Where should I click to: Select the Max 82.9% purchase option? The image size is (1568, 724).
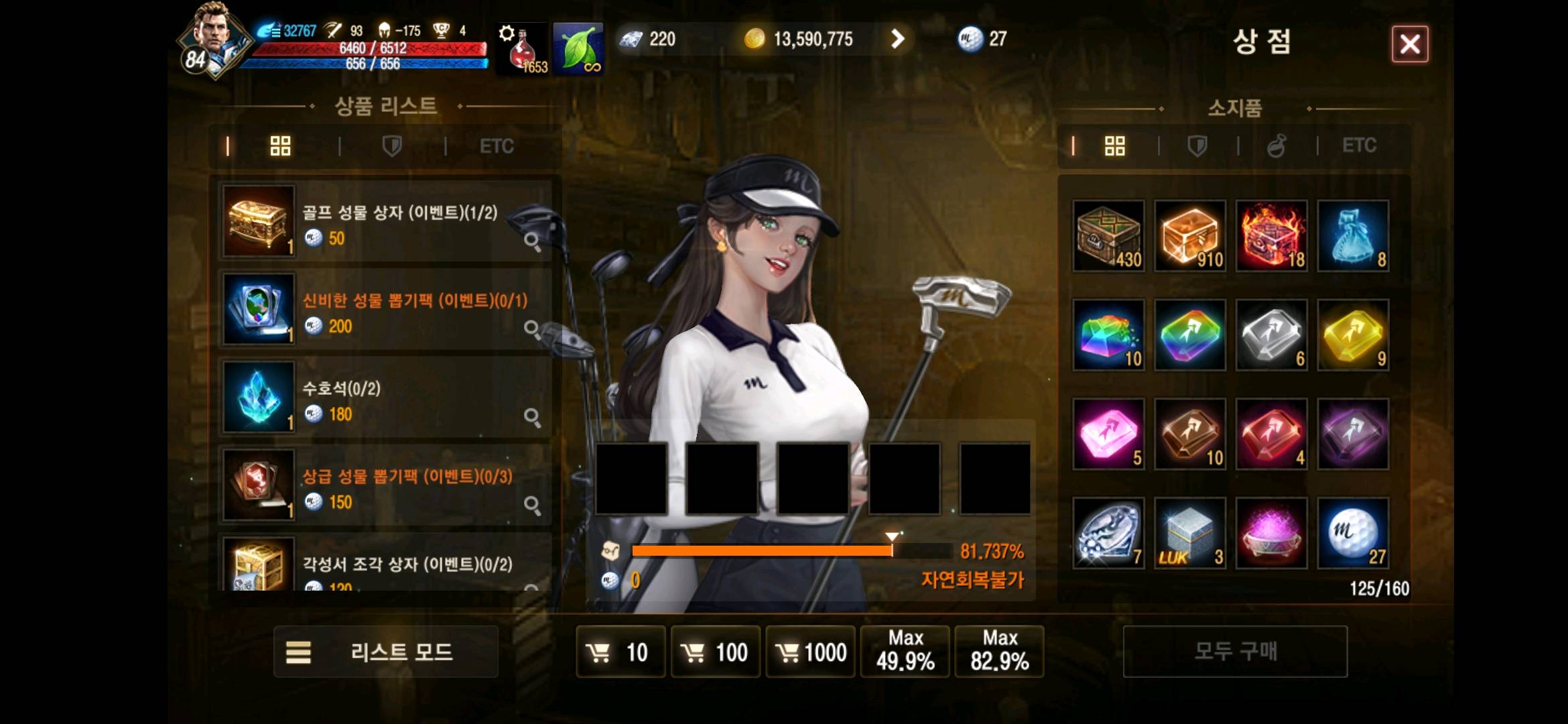(x=999, y=652)
